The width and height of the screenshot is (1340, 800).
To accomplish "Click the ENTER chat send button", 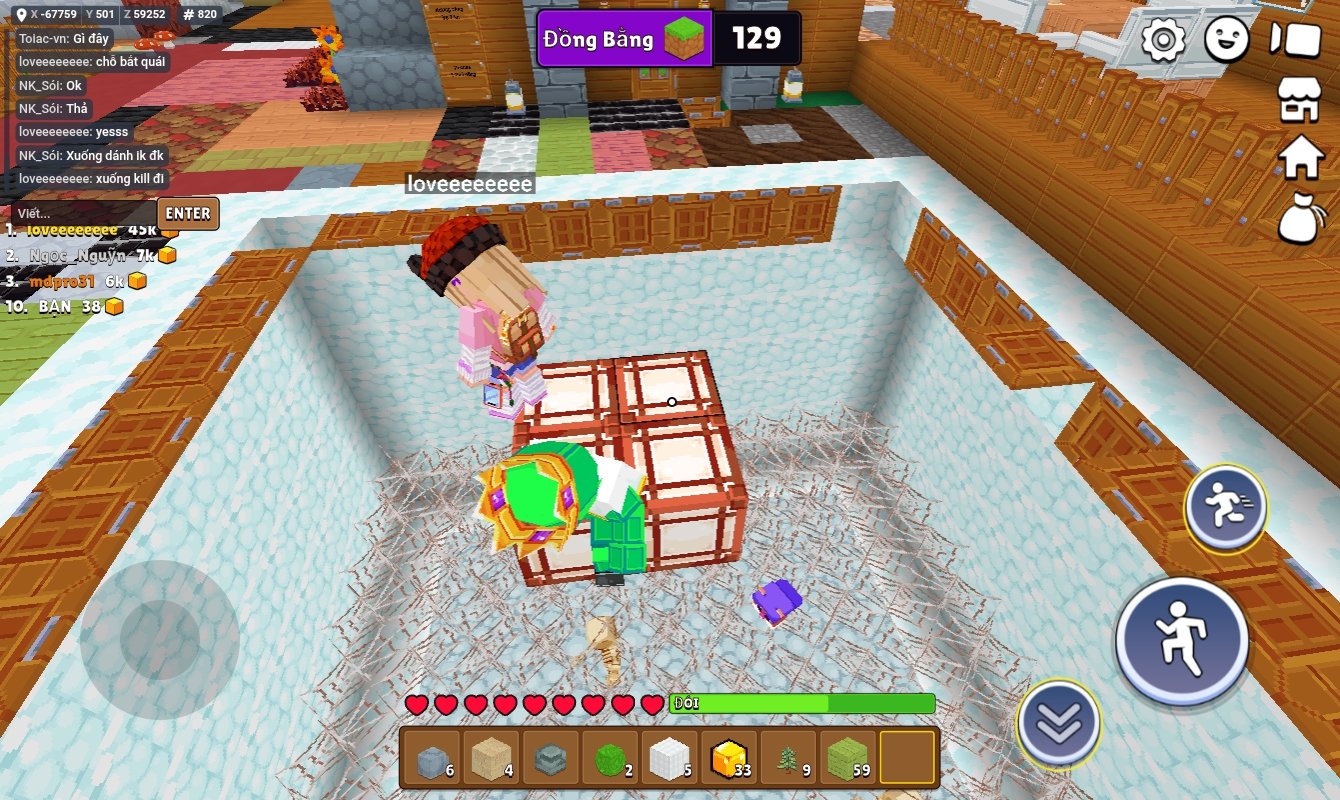I will coord(188,213).
